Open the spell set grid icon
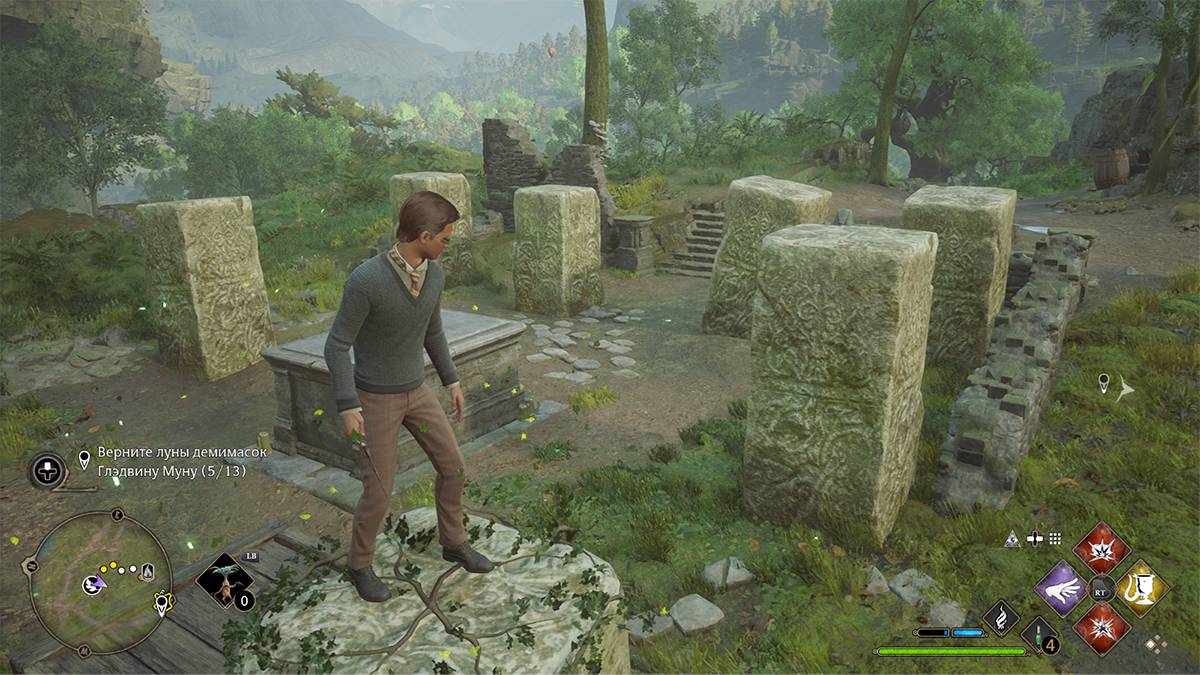Viewport: 1200px width, 675px height. tap(1055, 539)
